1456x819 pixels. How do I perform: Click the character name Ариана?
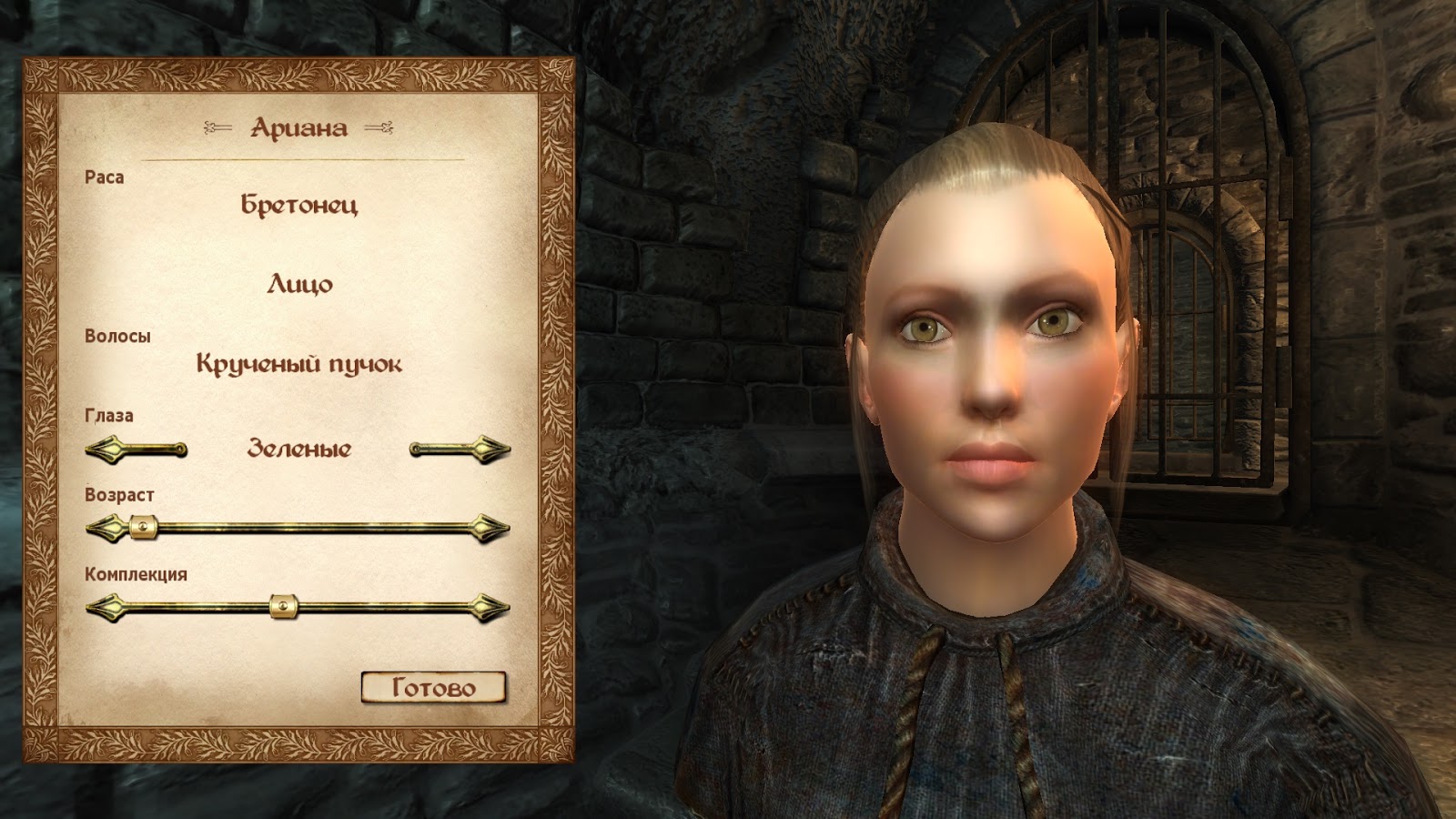(298, 128)
